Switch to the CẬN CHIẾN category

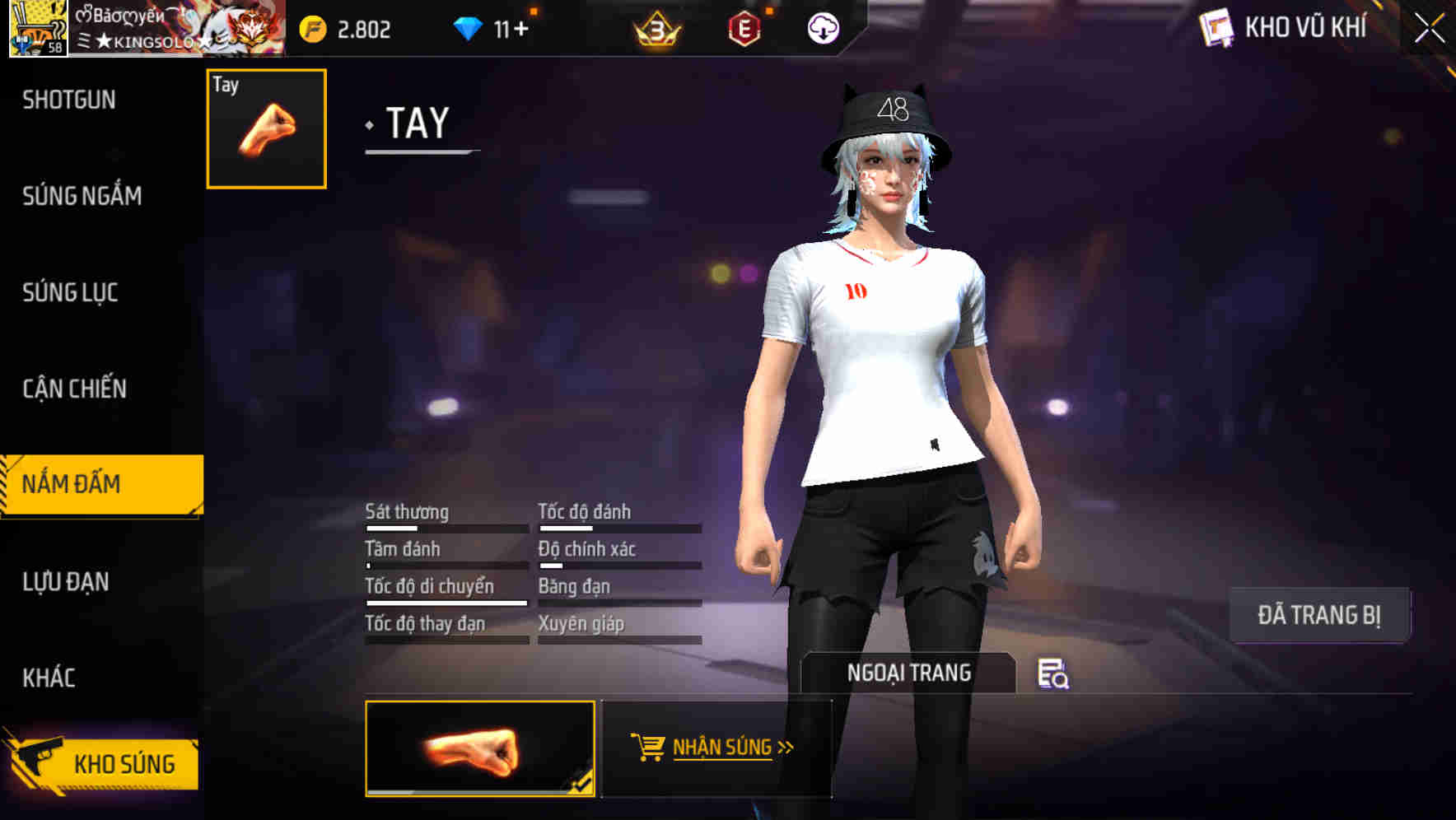click(75, 388)
